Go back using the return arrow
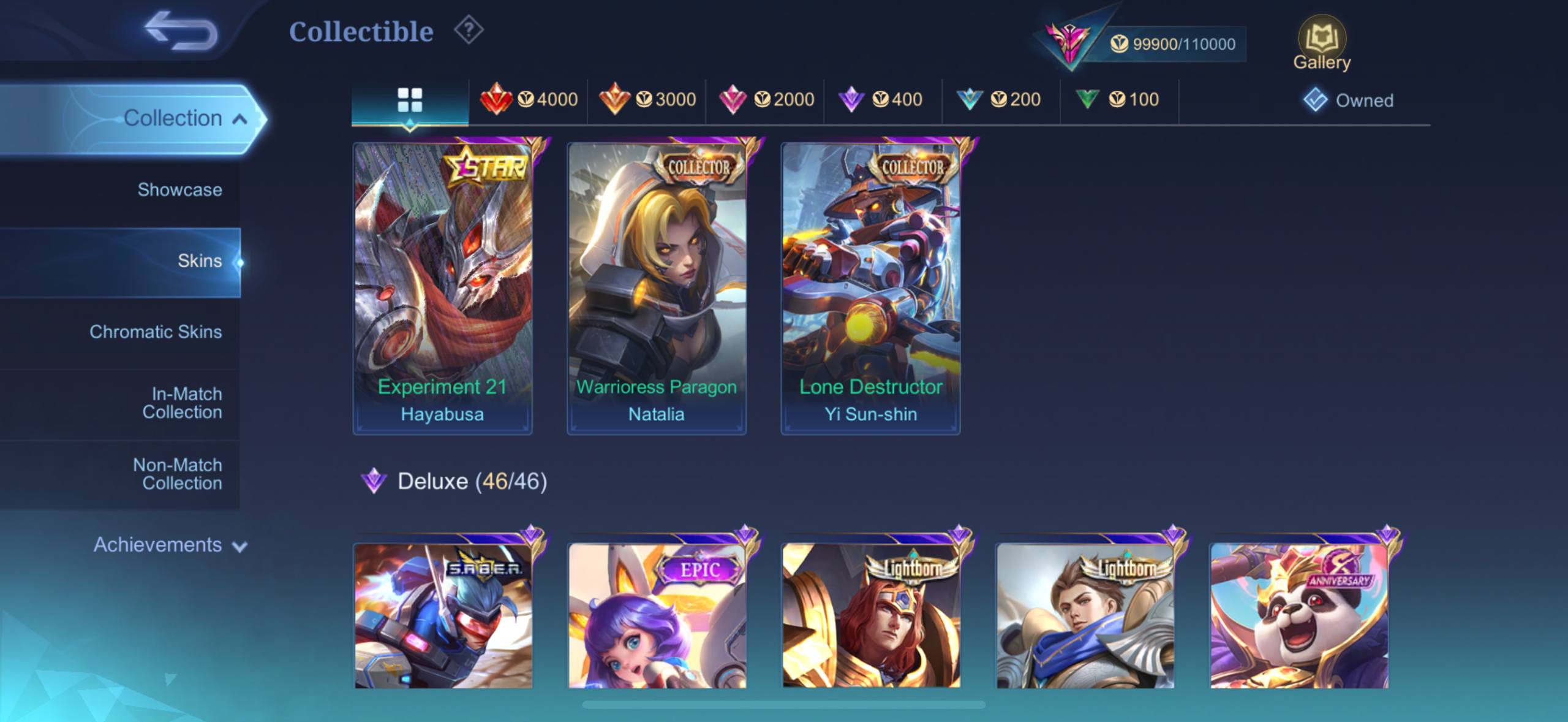The image size is (1568, 722). coord(181,32)
